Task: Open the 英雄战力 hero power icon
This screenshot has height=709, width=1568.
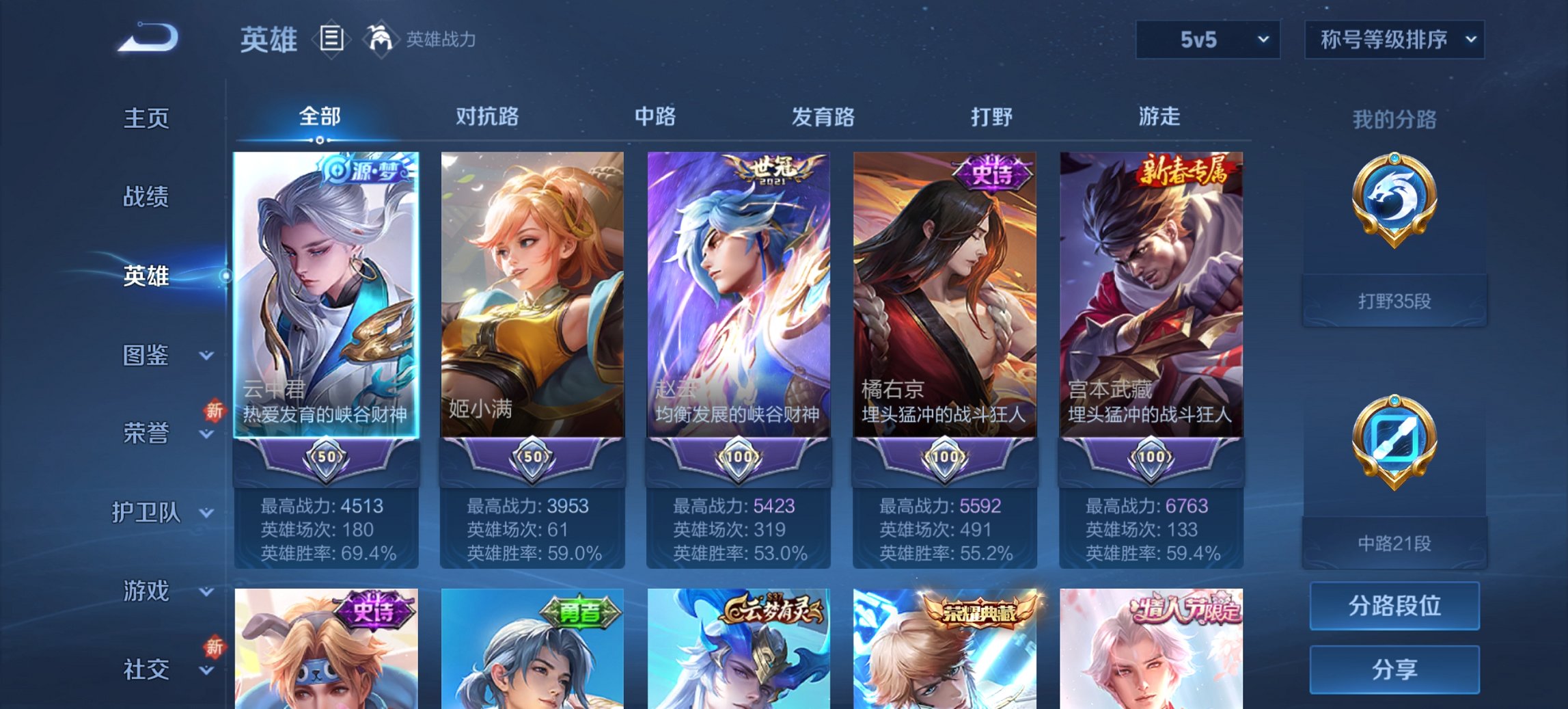Action: 381,40
